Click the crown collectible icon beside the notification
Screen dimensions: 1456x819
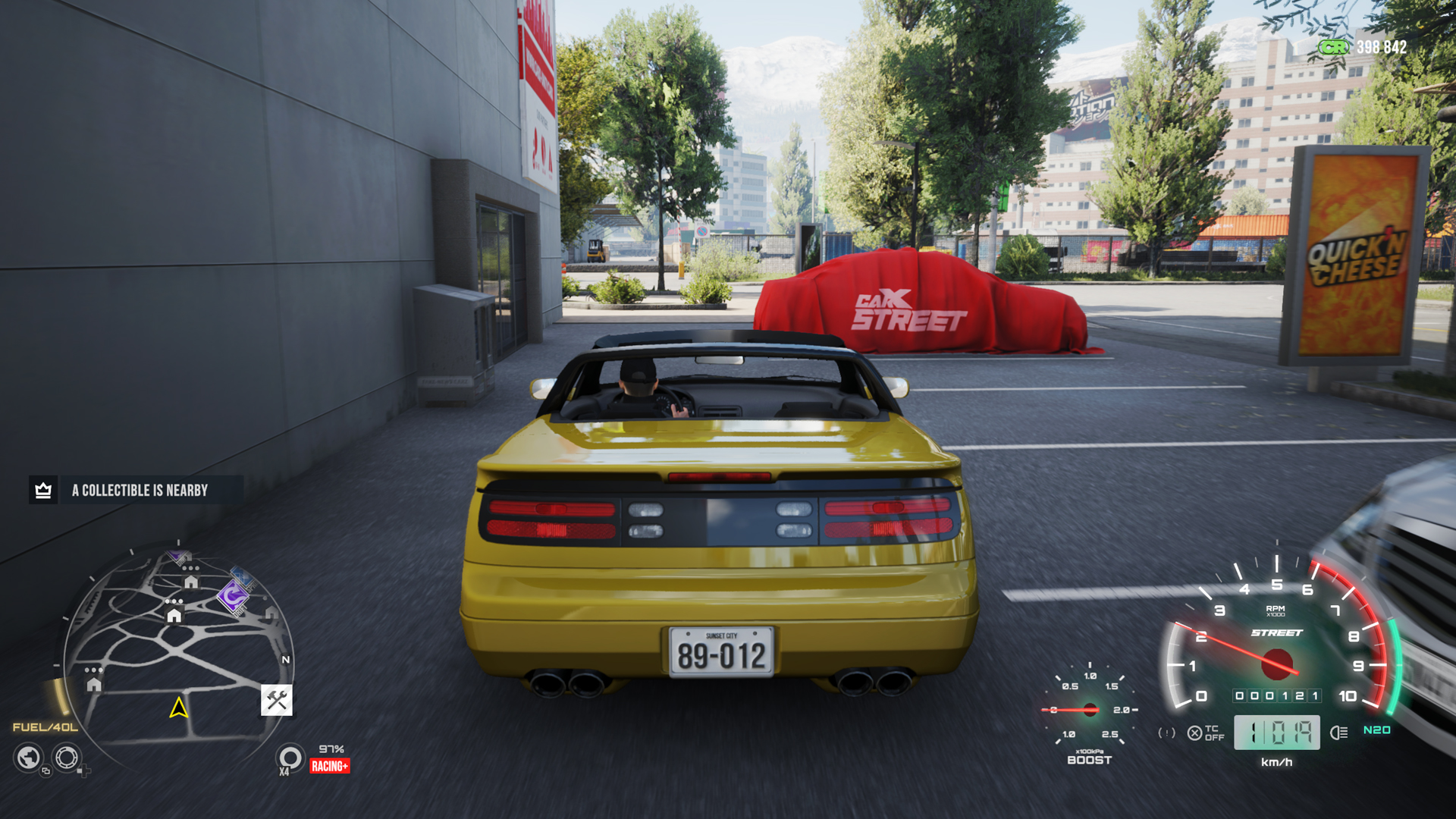pos(43,490)
